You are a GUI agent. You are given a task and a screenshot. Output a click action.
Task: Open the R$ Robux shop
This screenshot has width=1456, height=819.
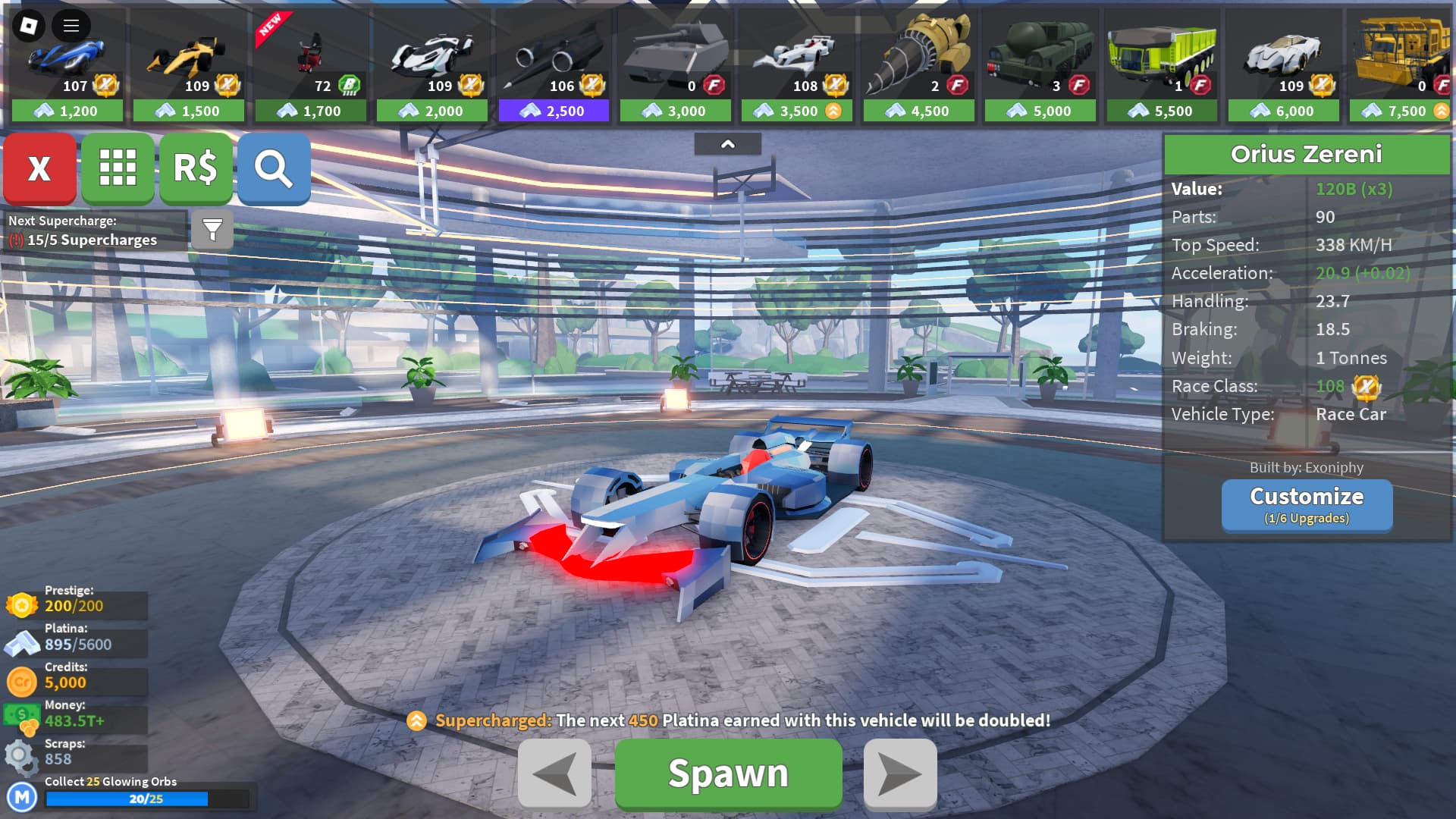coord(196,168)
